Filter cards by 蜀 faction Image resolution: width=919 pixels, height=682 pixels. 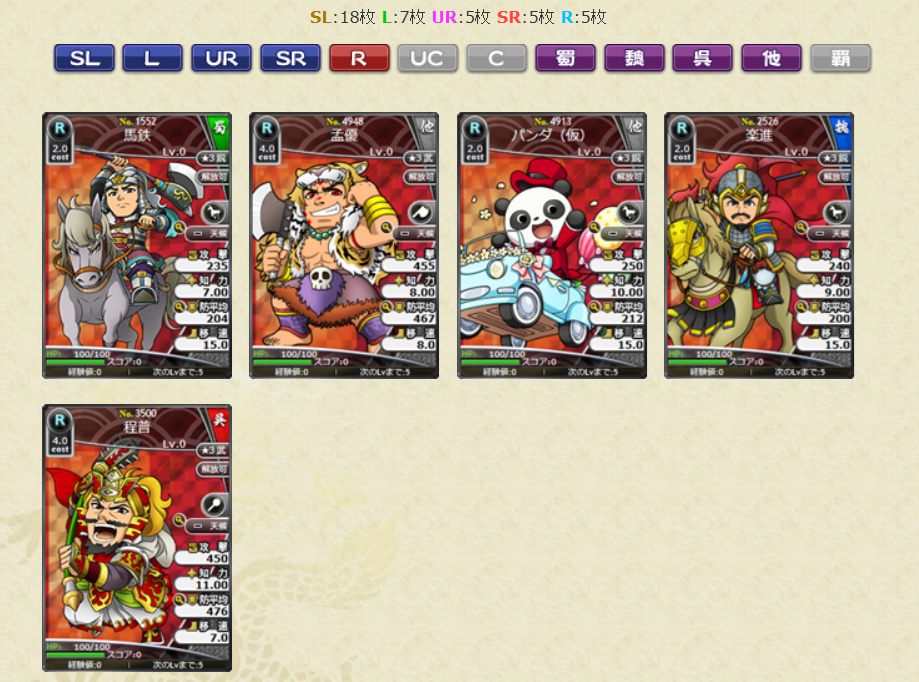point(565,58)
